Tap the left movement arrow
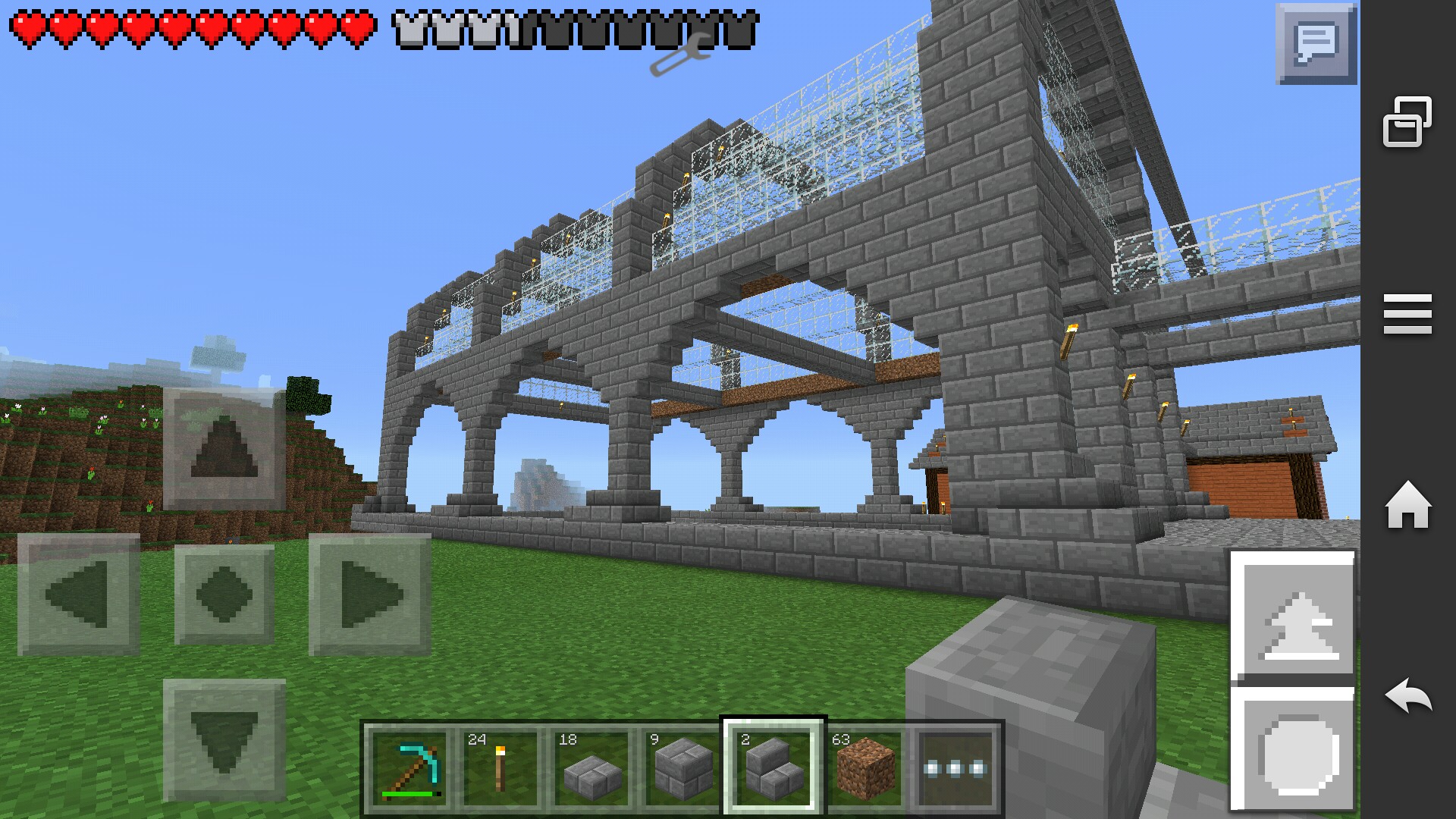Image resolution: width=1456 pixels, height=819 pixels. click(x=78, y=594)
